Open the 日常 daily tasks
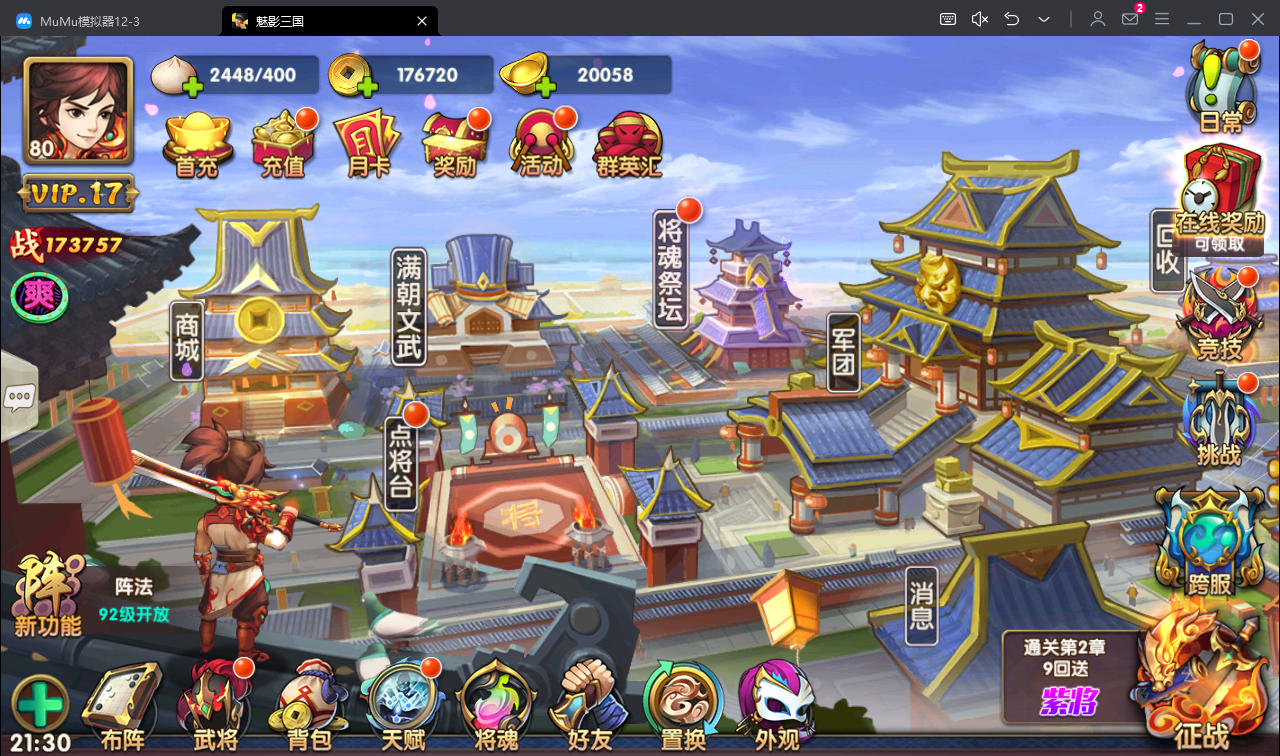This screenshot has width=1280, height=756. (1220, 88)
